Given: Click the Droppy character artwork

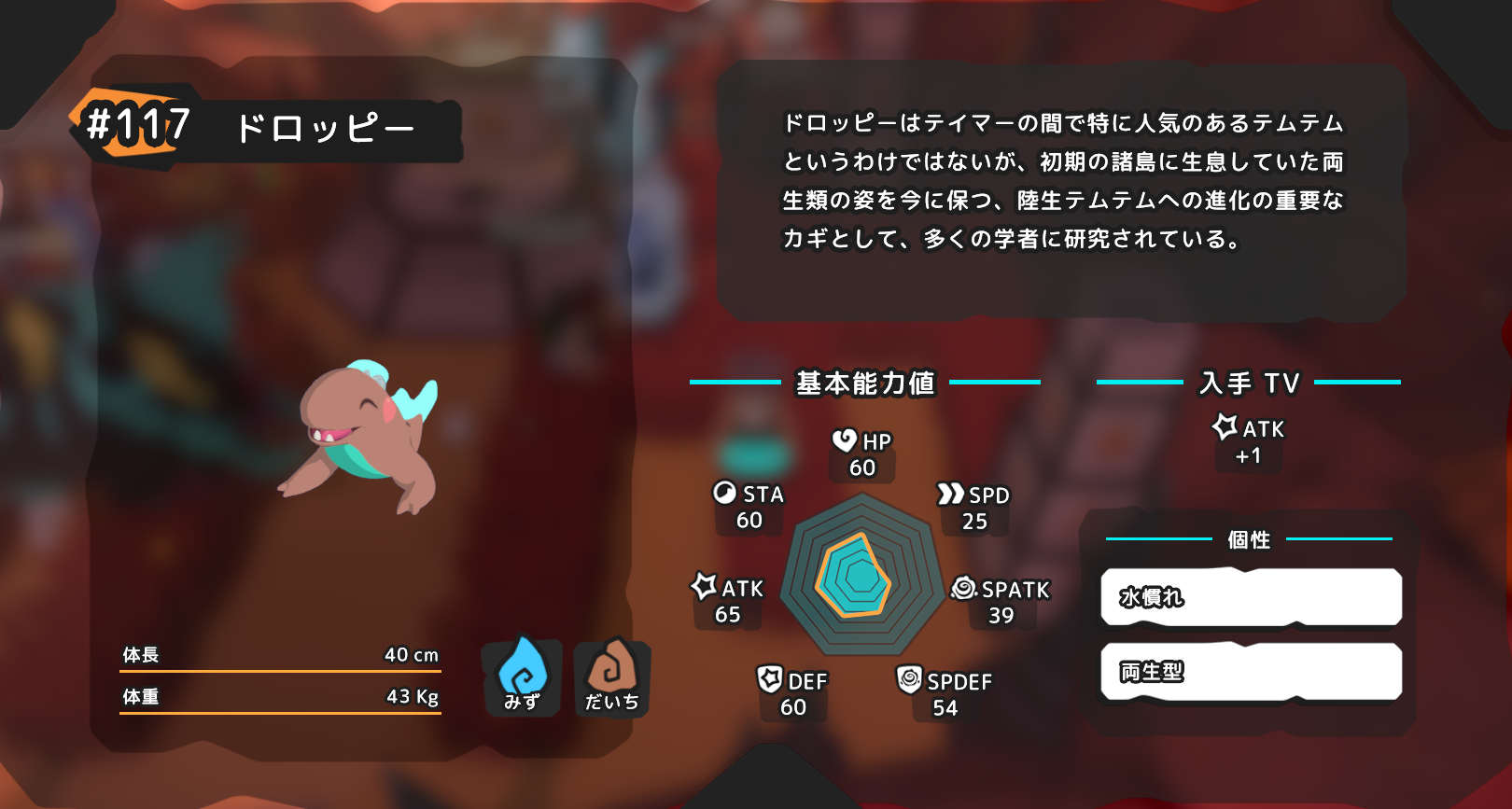Looking at the screenshot, I should (x=364, y=439).
